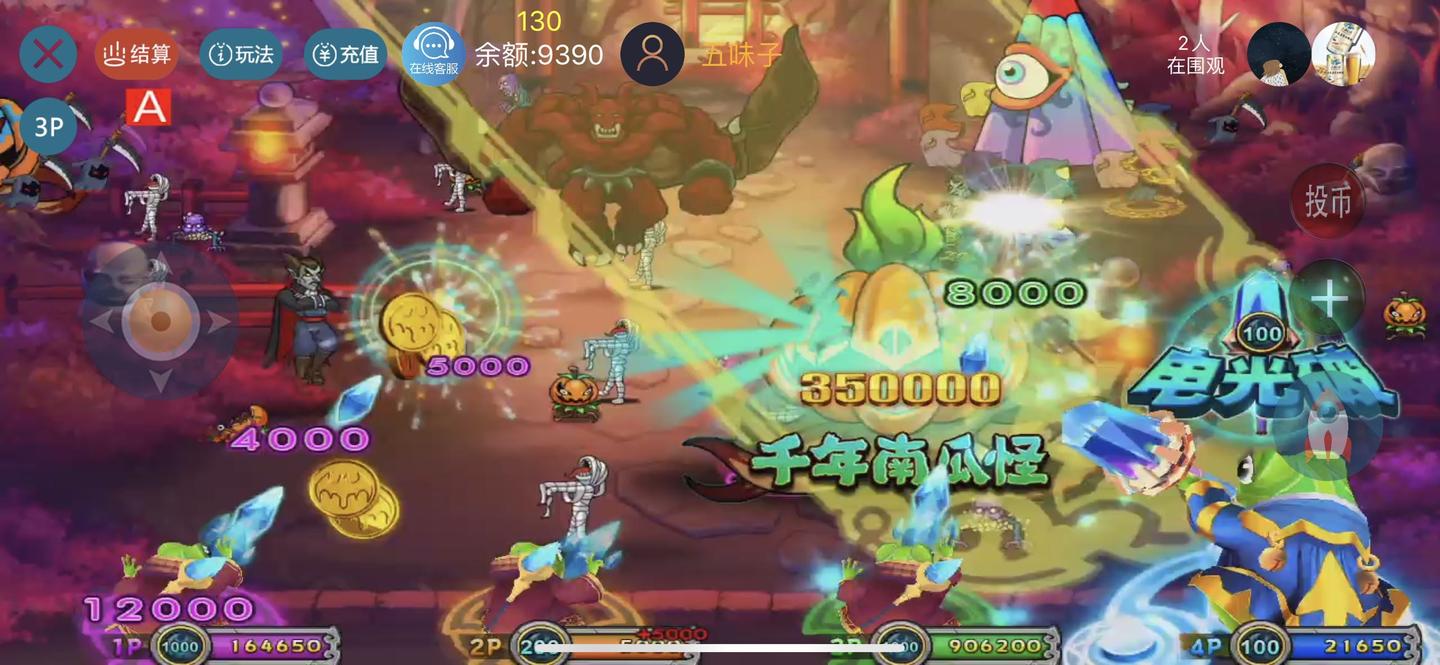The height and width of the screenshot is (665, 1440).
Task: Tap the center of the virtual joystick
Action: [x=159, y=322]
